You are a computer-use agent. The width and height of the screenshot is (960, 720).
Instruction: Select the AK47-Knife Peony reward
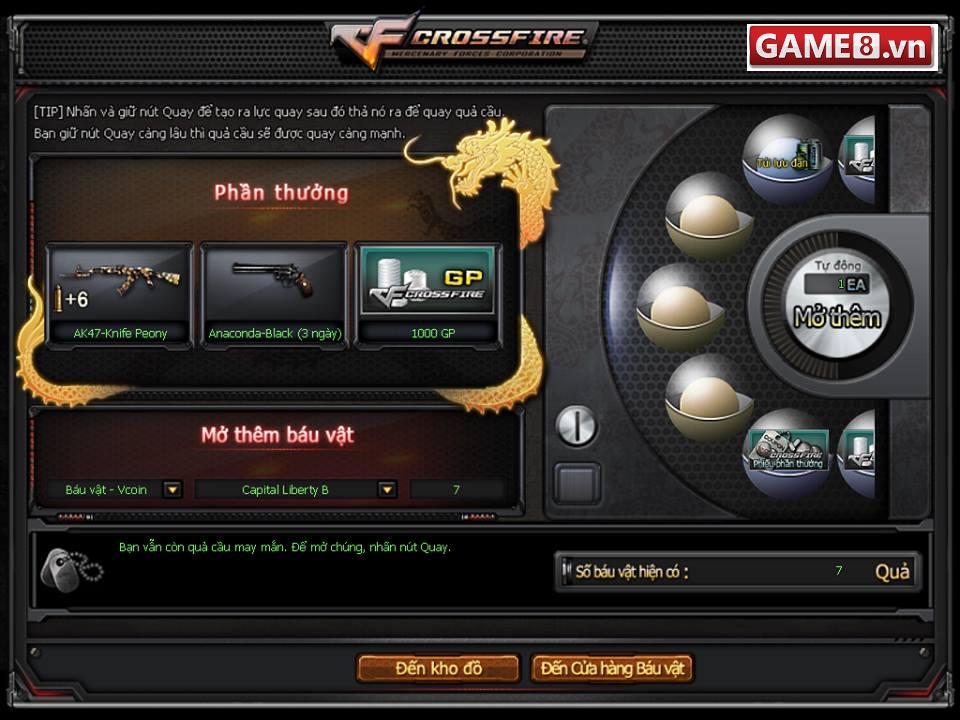pyautogui.click(x=120, y=295)
